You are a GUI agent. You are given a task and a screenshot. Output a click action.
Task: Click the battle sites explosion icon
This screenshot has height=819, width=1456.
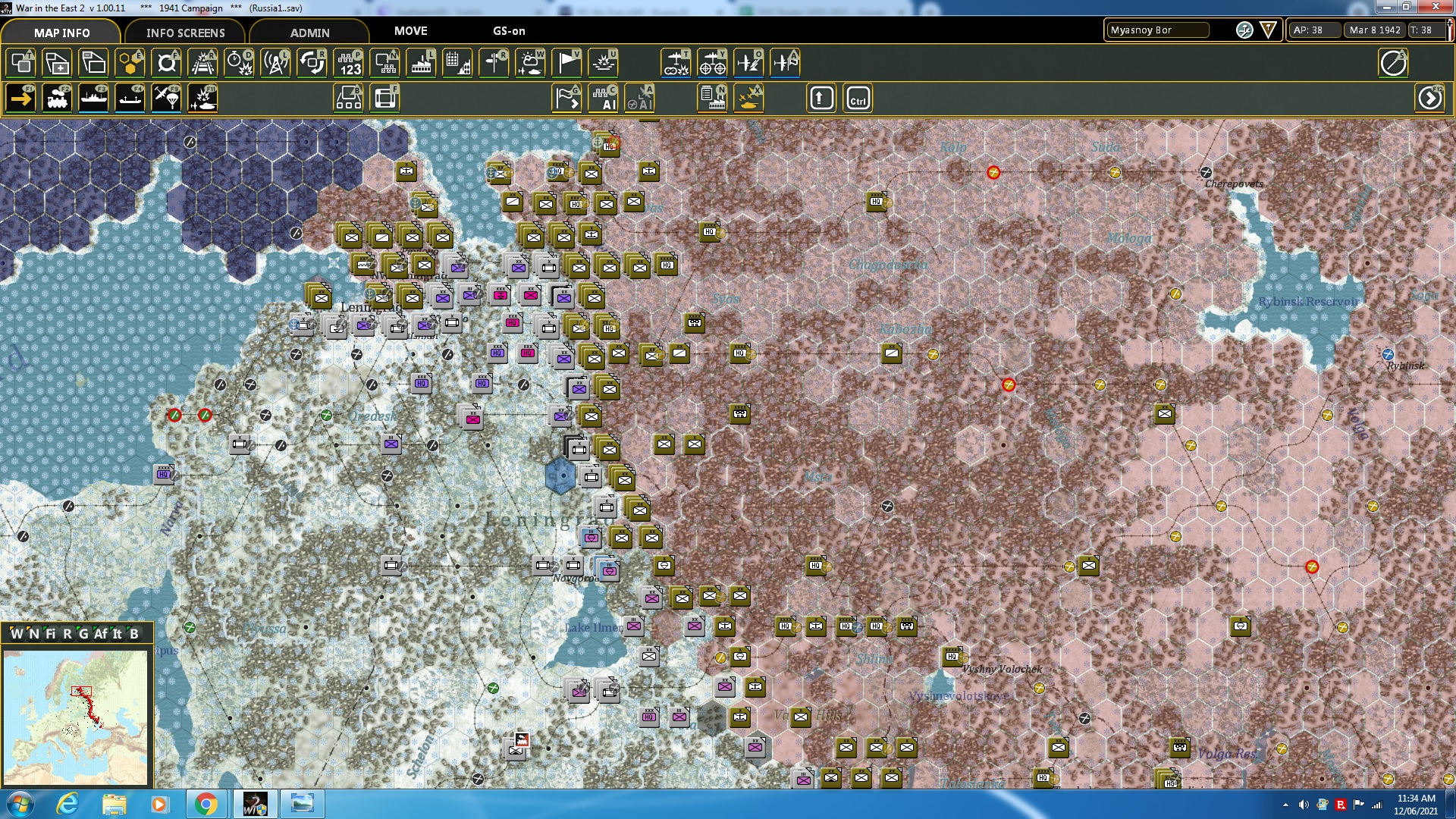point(603,63)
